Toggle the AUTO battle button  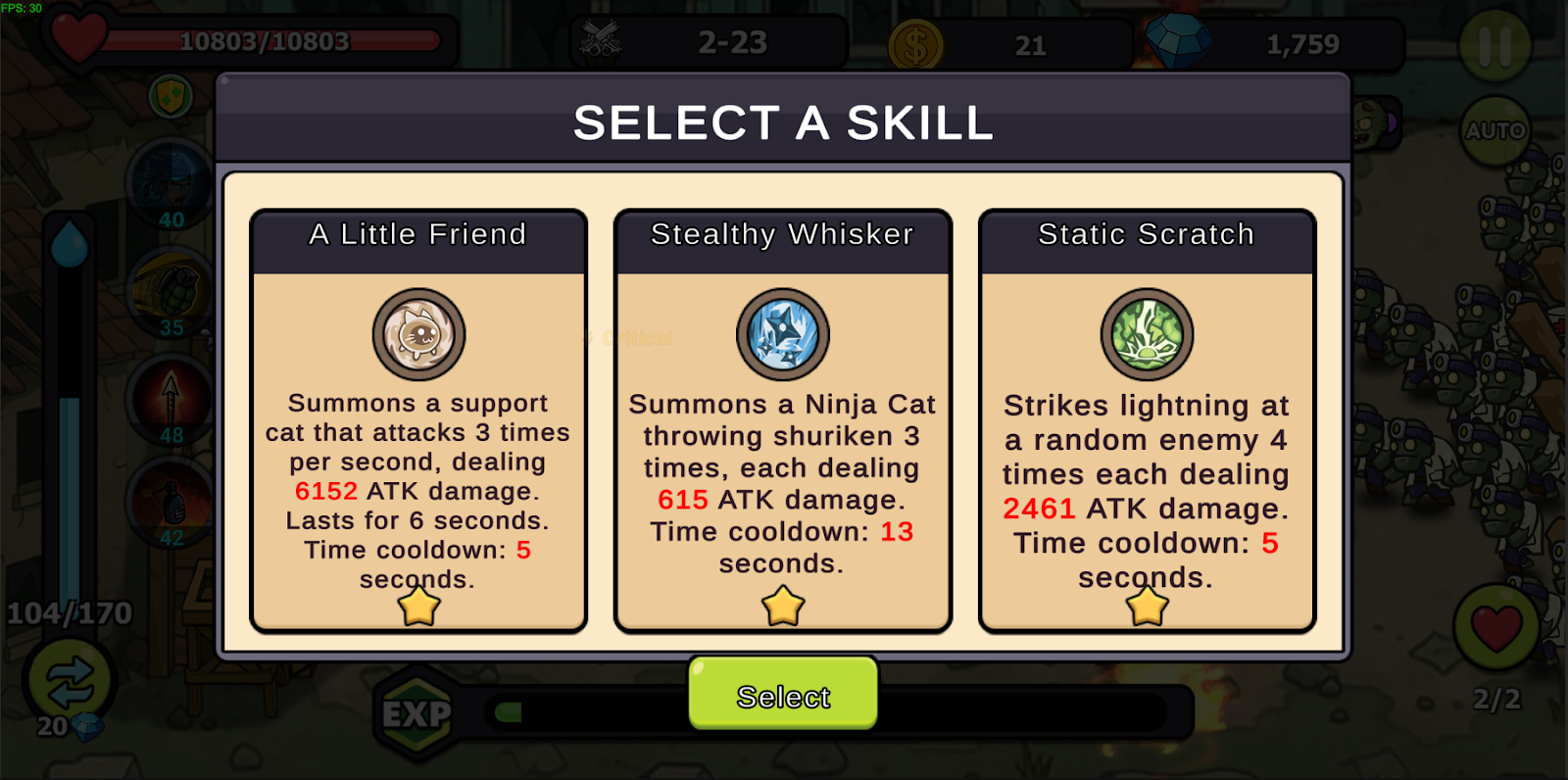point(1494,130)
